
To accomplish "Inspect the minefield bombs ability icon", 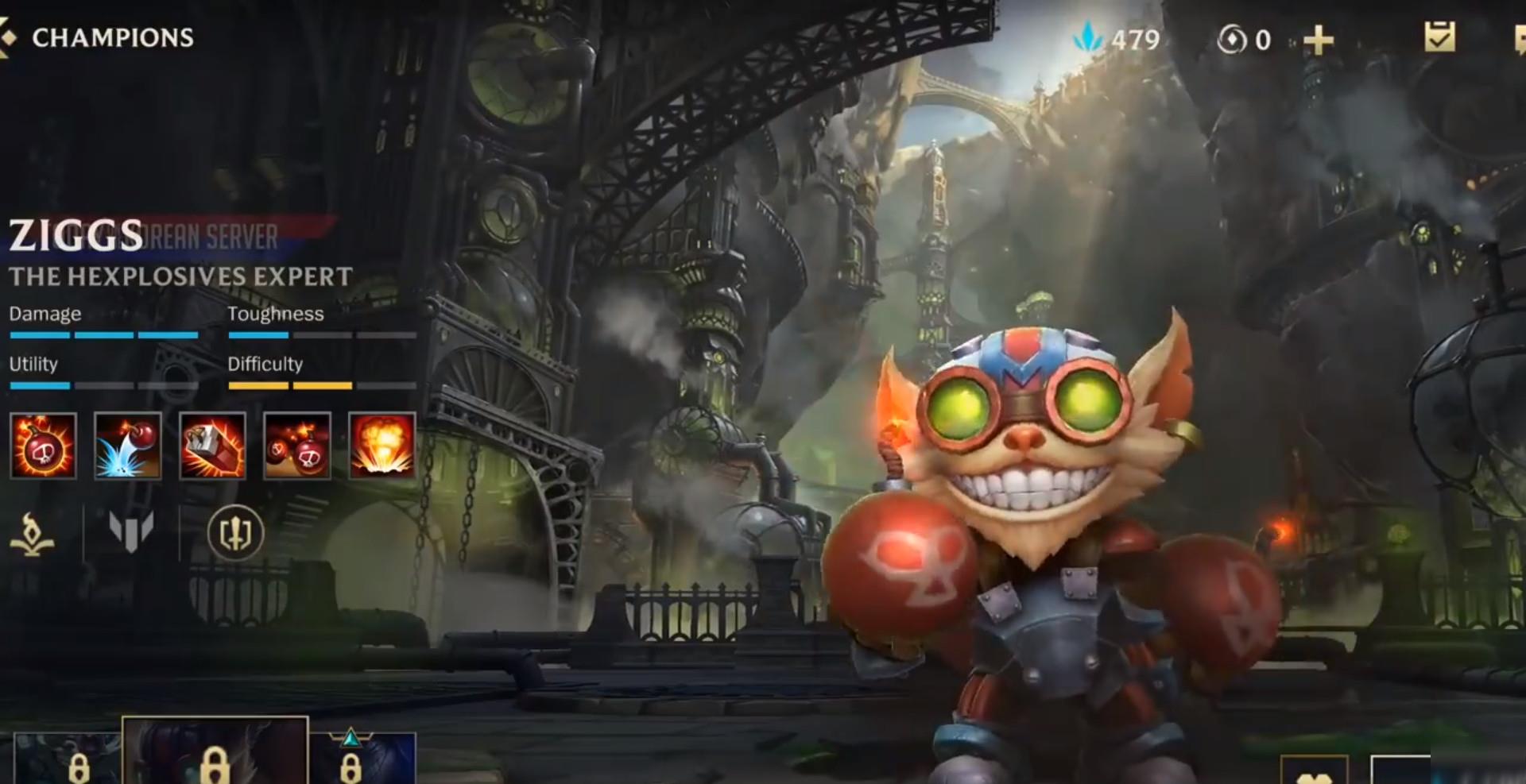I will (x=297, y=446).
